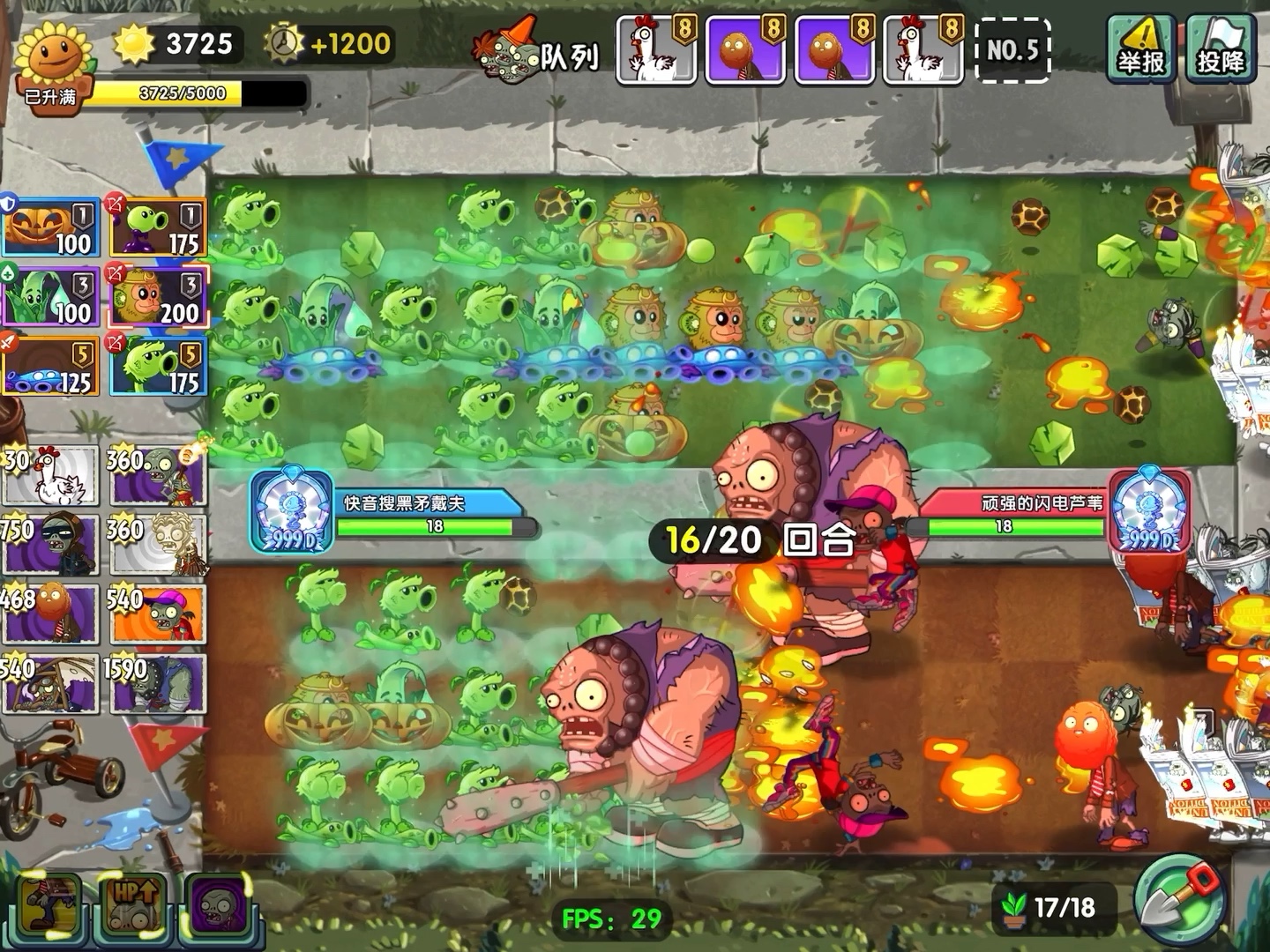Viewport: 1270px width, 952px height.
Task: Choose the monkey plant card costing 200
Action: point(158,298)
